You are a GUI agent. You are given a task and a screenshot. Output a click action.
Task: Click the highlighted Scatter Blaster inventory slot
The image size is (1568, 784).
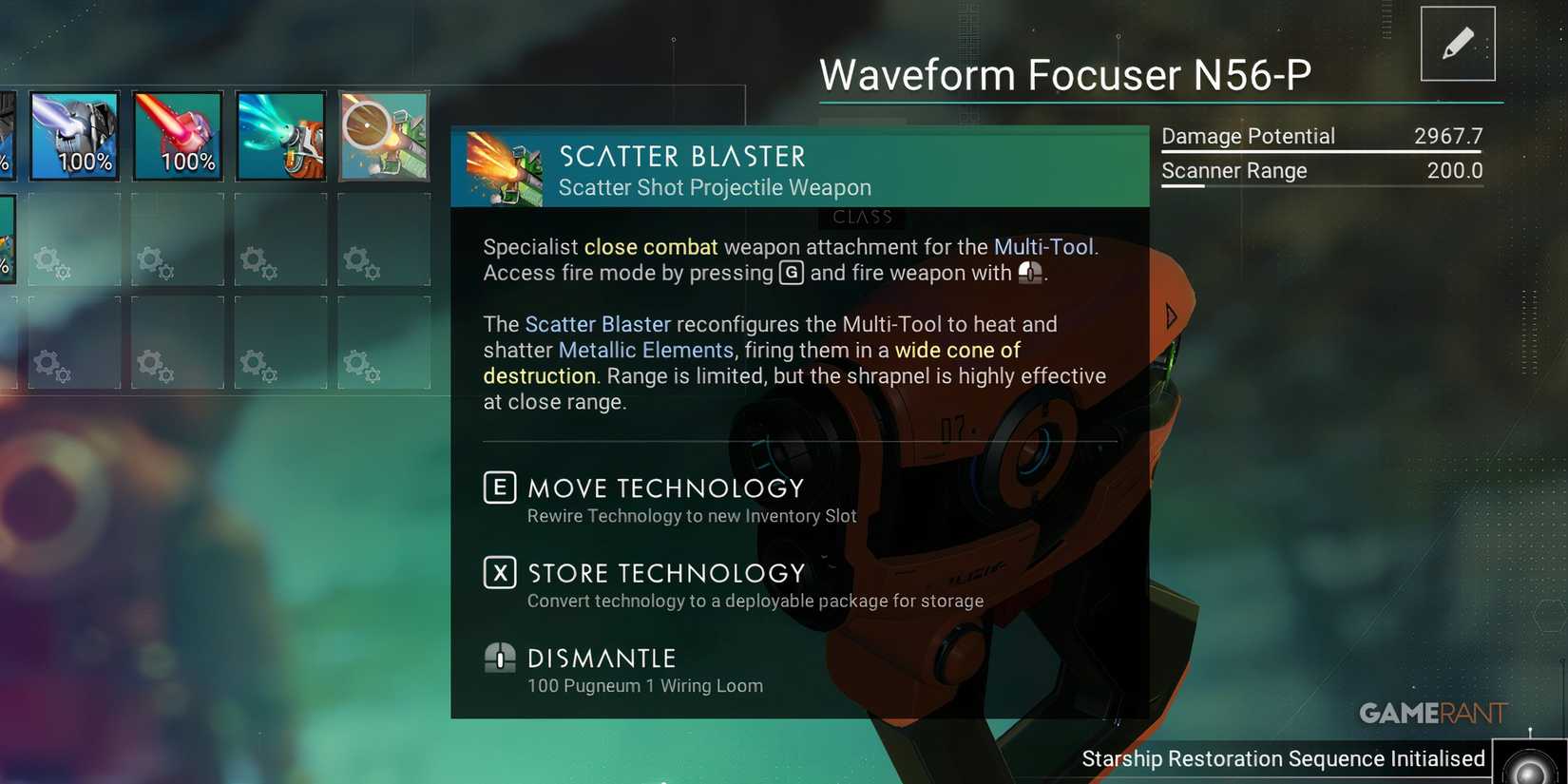point(383,135)
